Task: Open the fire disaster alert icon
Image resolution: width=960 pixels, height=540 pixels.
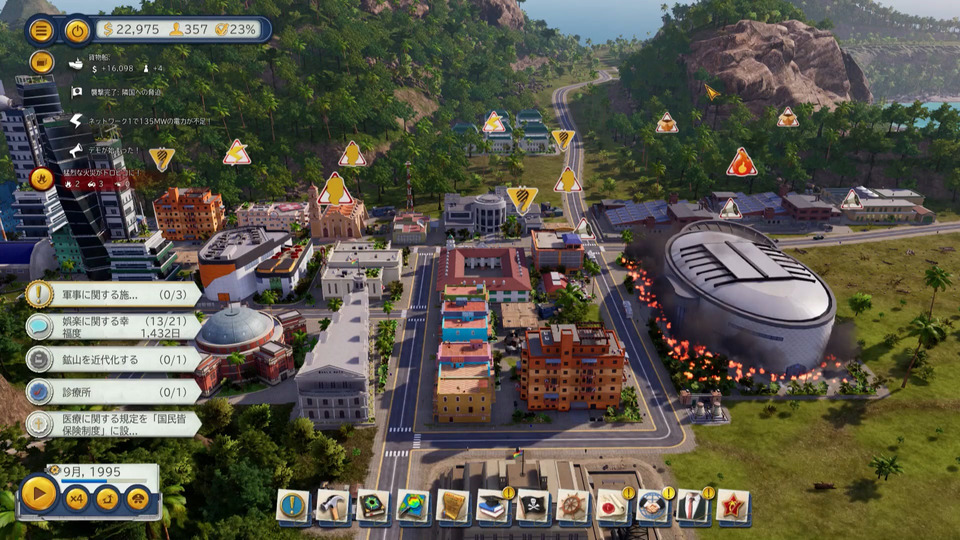Action: pyautogui.click(x=41, y=178)
